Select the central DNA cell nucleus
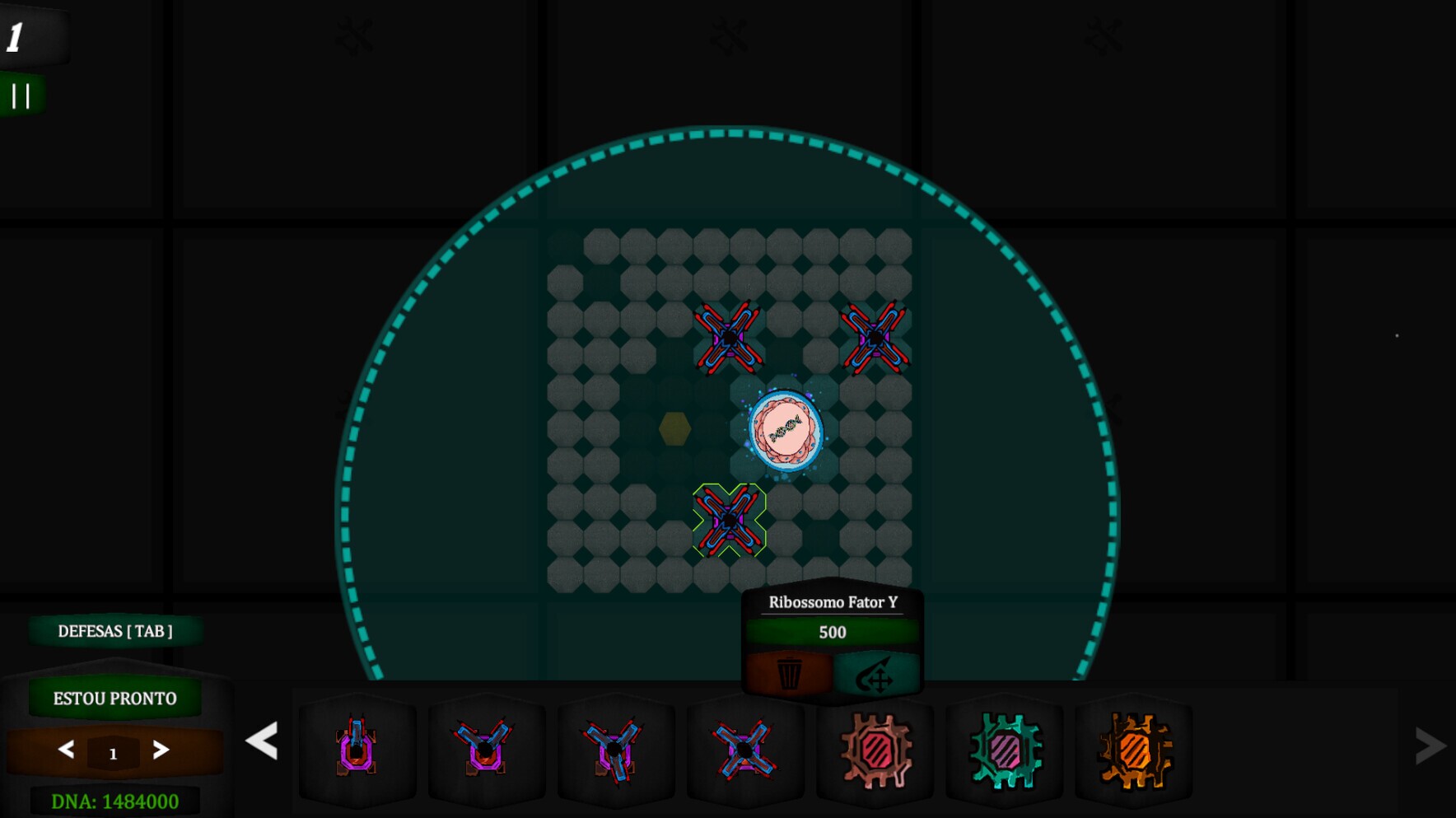1456x818 pixels. point(785,430)
